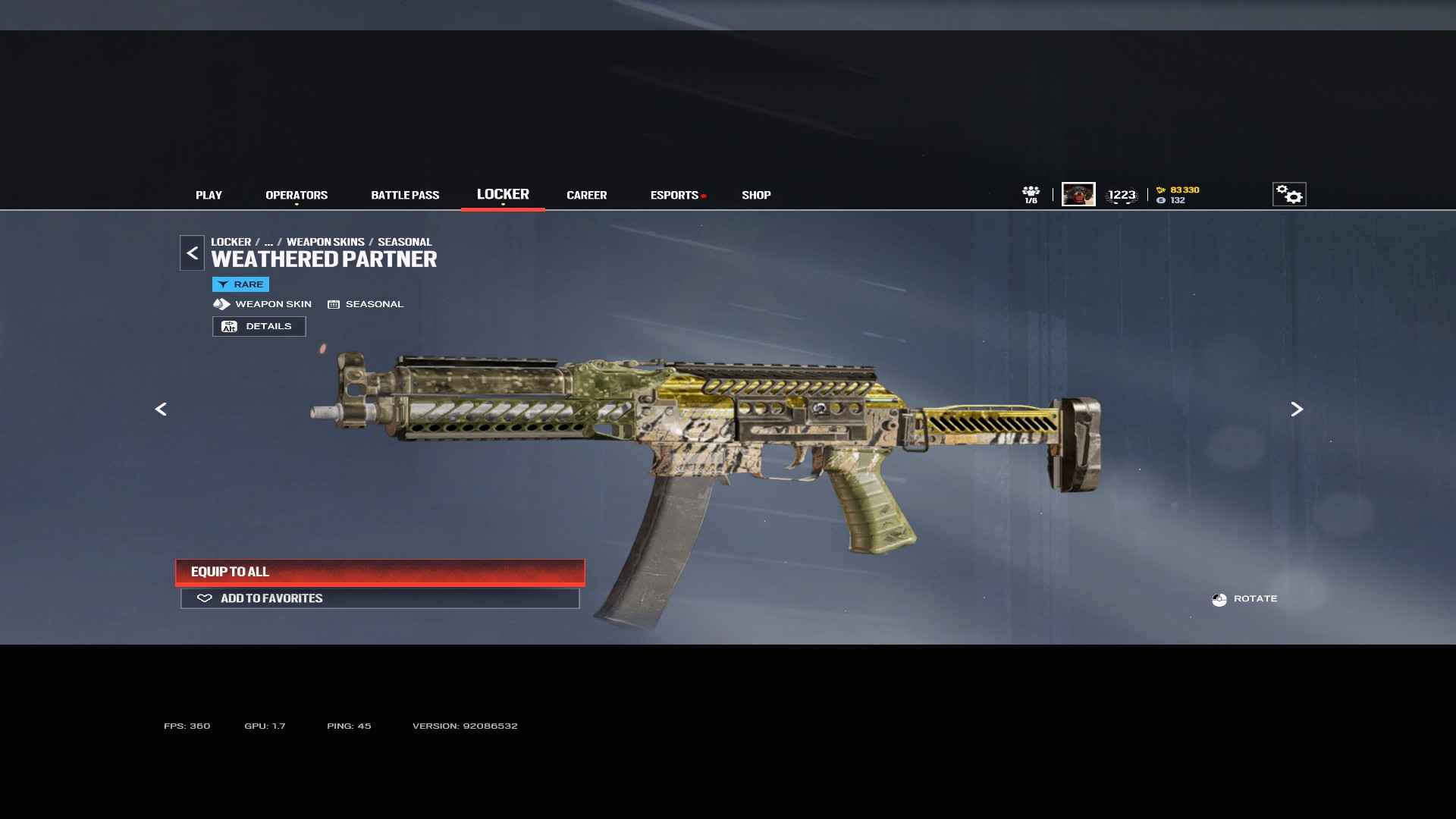The width and height of the screenshot is (1456, 819).
Task: Open the settings gear menu
Action: tap(1289, 195)
